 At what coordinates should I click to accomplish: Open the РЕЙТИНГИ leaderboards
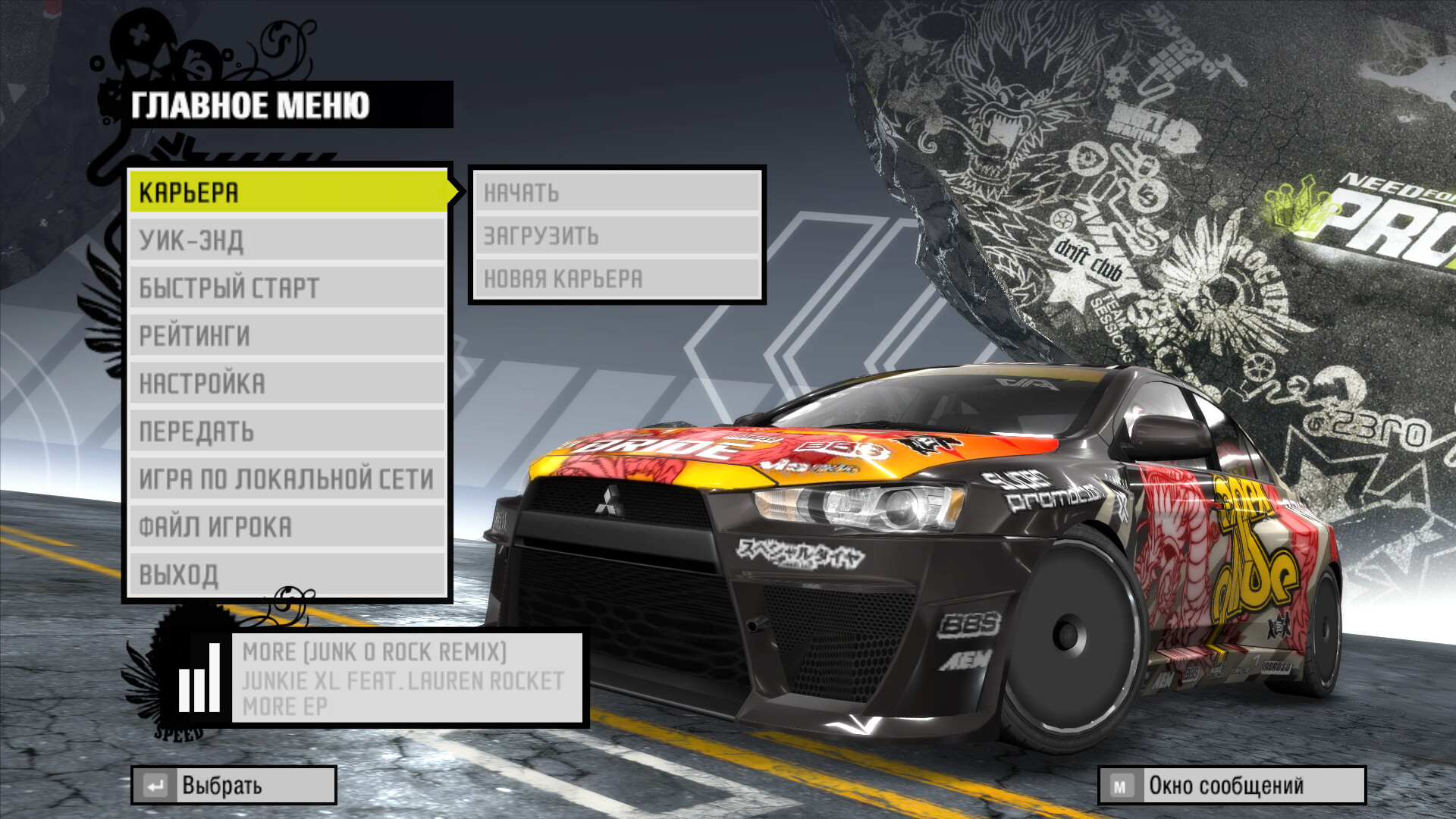pos(288,336)
